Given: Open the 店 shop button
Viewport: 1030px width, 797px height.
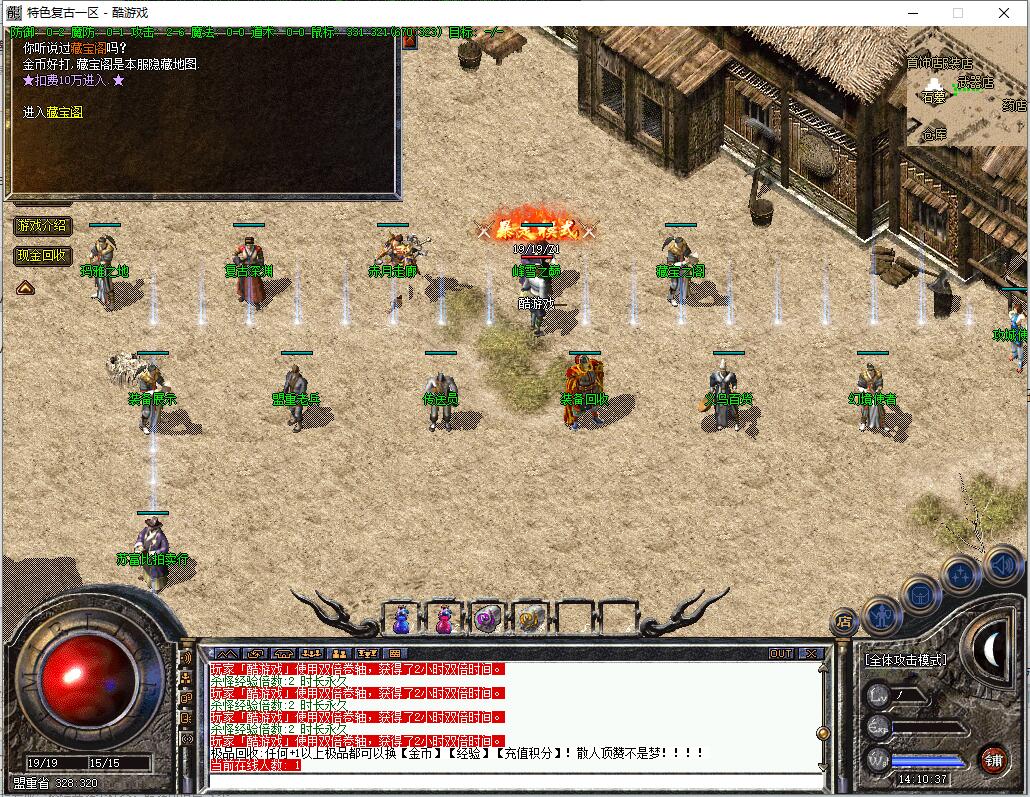Looking at the screenshot, I should (844, 621).
